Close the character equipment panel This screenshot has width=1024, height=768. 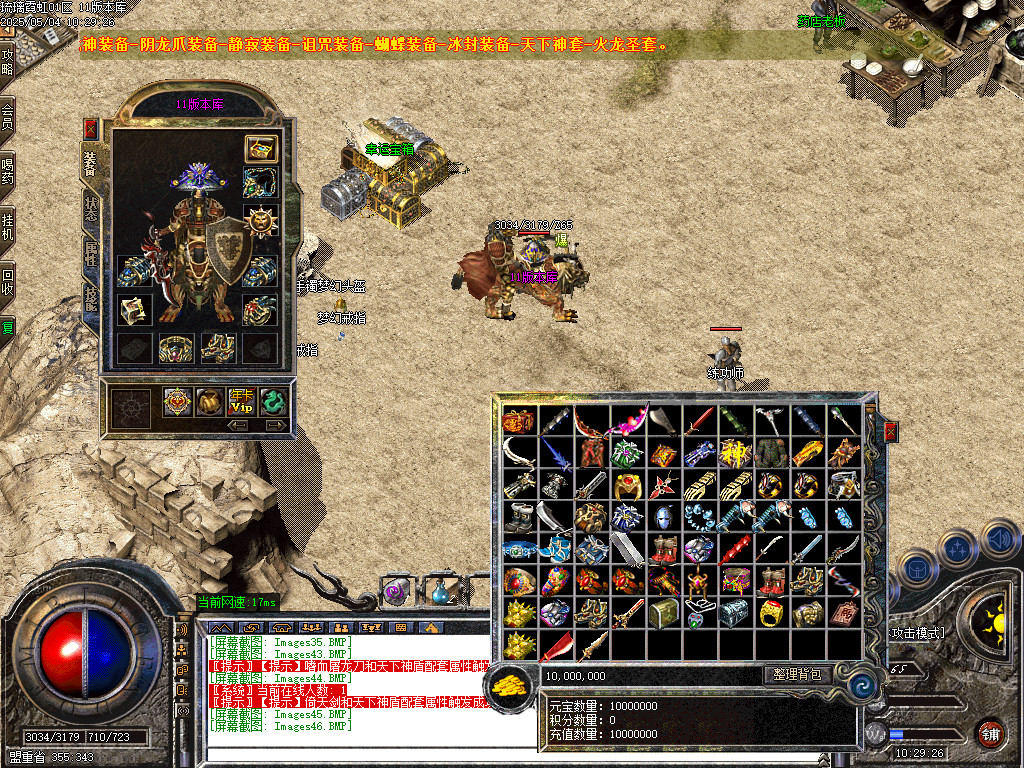coord(90,129)
